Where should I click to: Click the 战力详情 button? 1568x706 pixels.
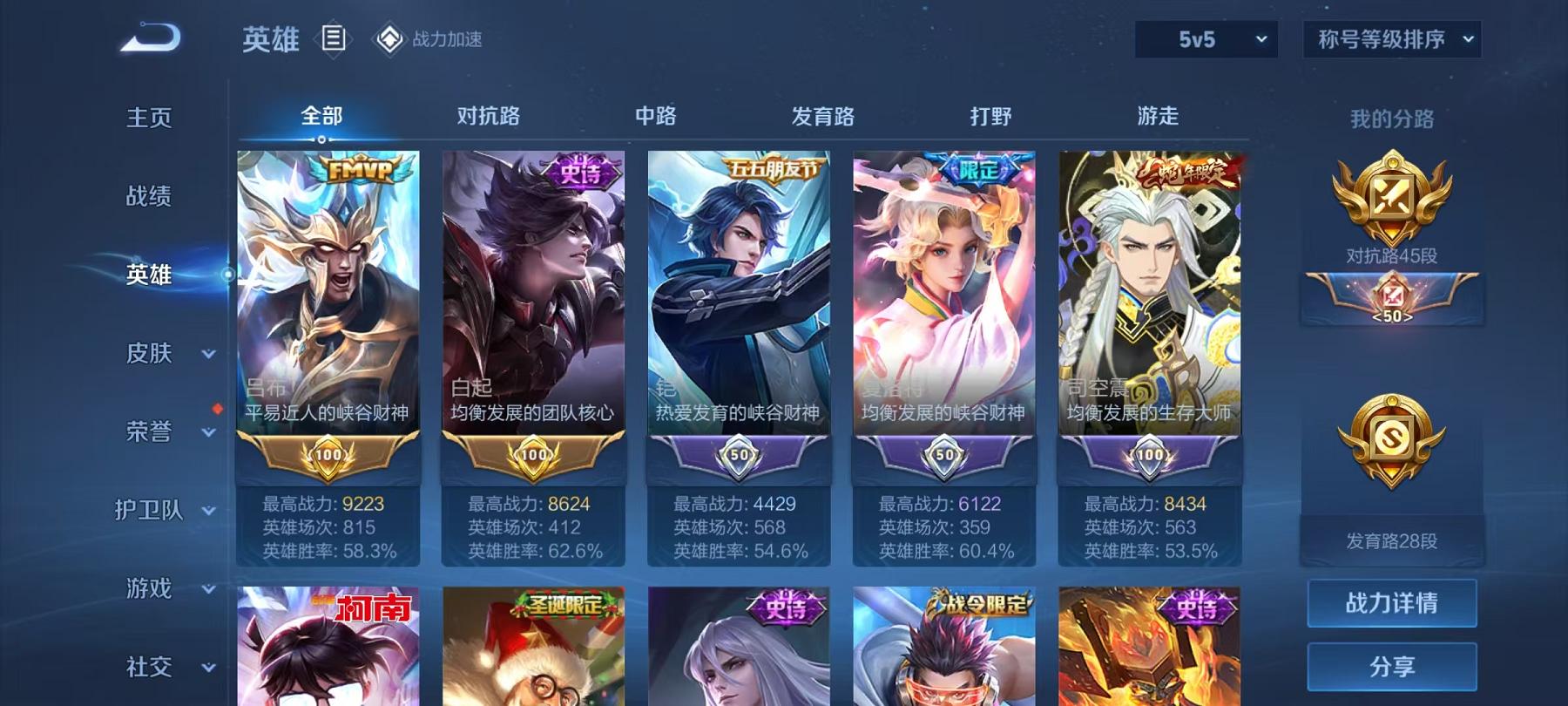1392,605
